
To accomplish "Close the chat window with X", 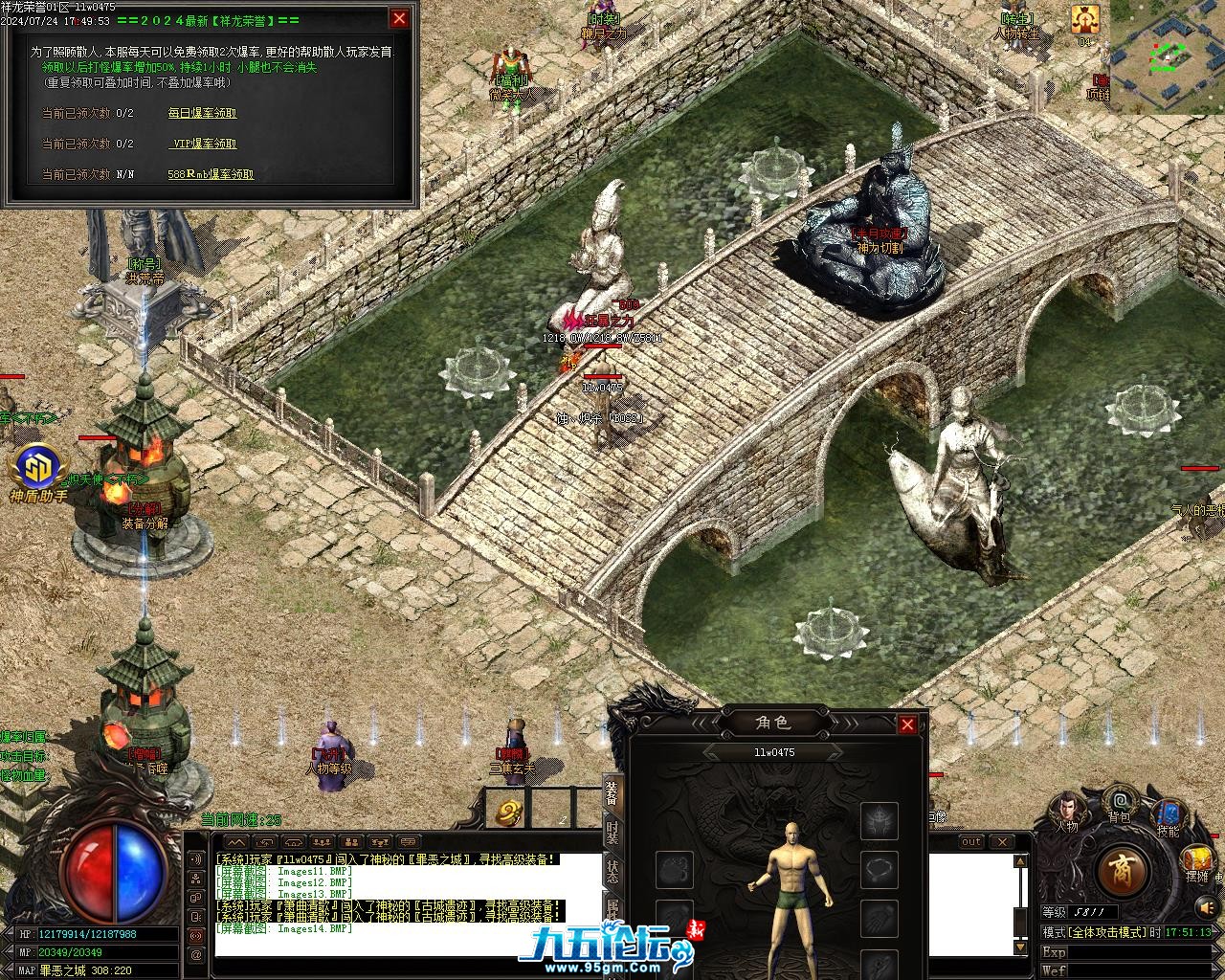I will [1002, 842].
